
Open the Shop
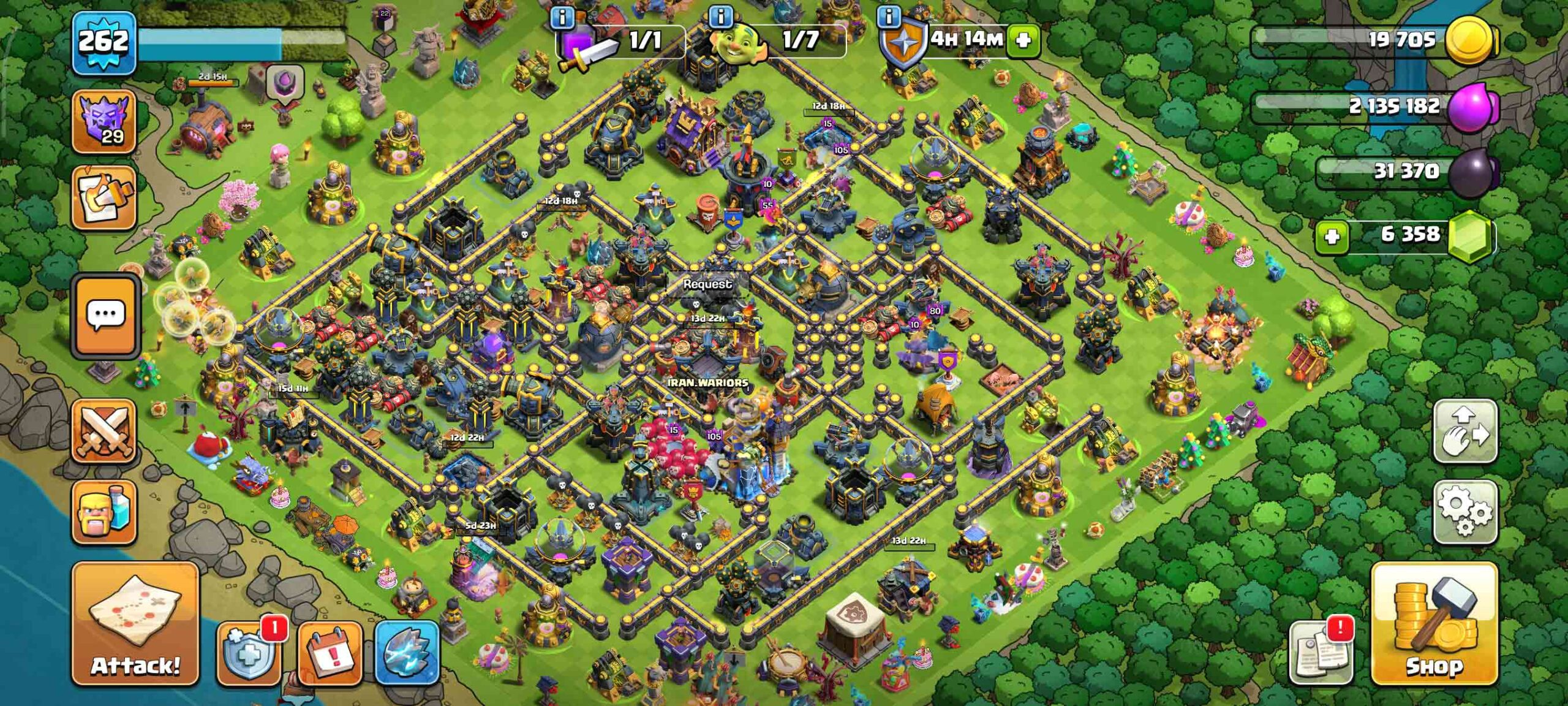point(1434,624)
